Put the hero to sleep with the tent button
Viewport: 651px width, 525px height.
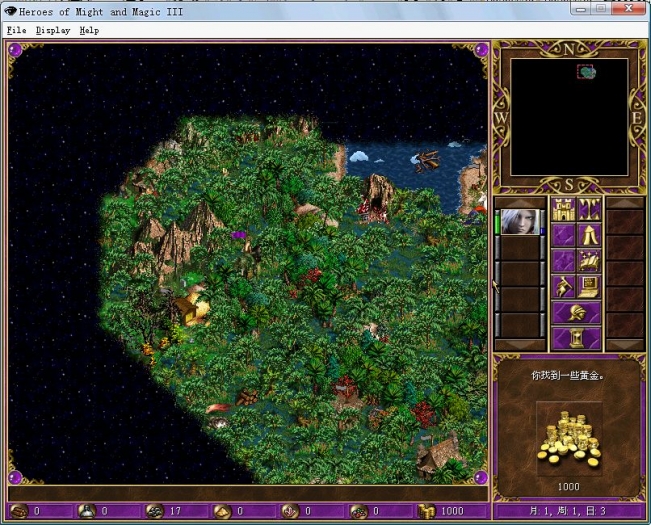point(589,236)
